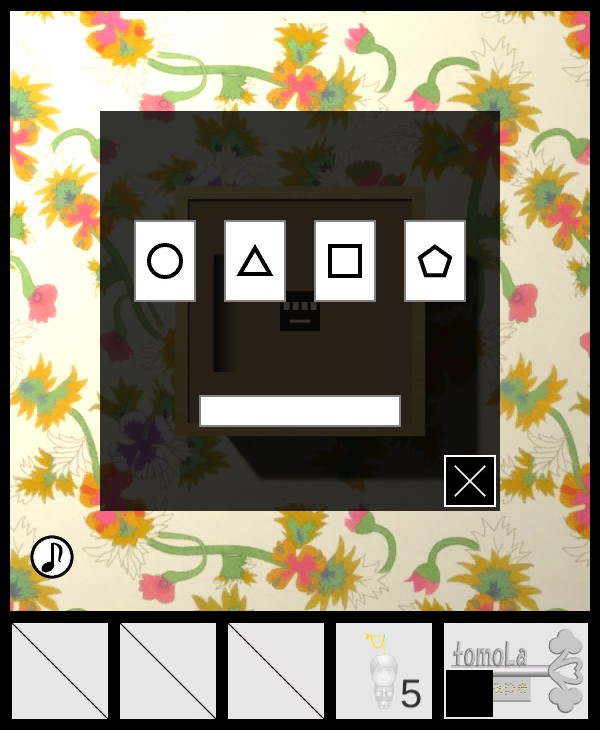Image resolution: width=600 pixels, height=730 pixels.
Task: Toggle the music note sound icon
Action: point(52,557)
